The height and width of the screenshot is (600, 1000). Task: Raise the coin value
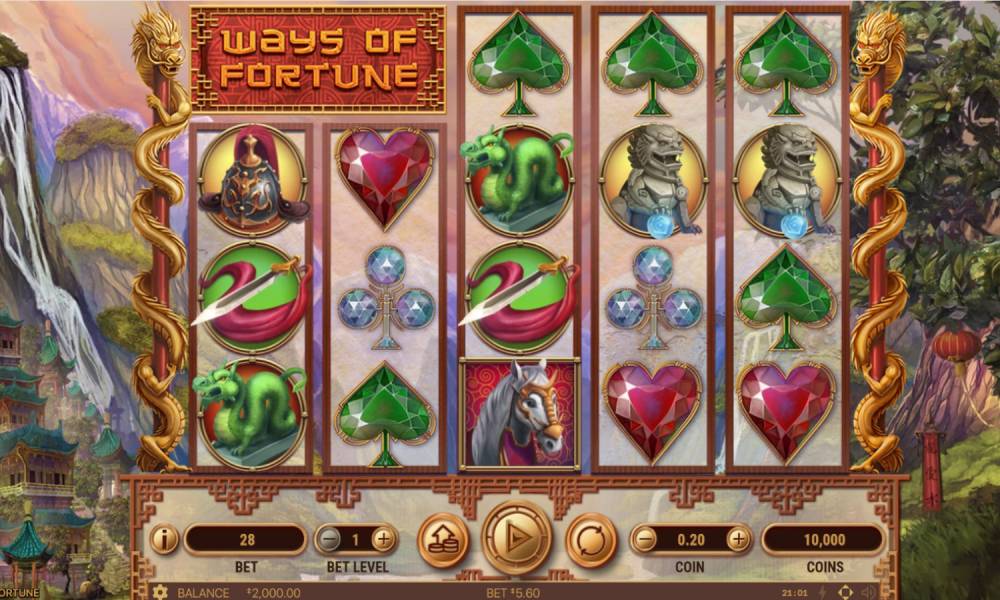(x=738, y=539)
